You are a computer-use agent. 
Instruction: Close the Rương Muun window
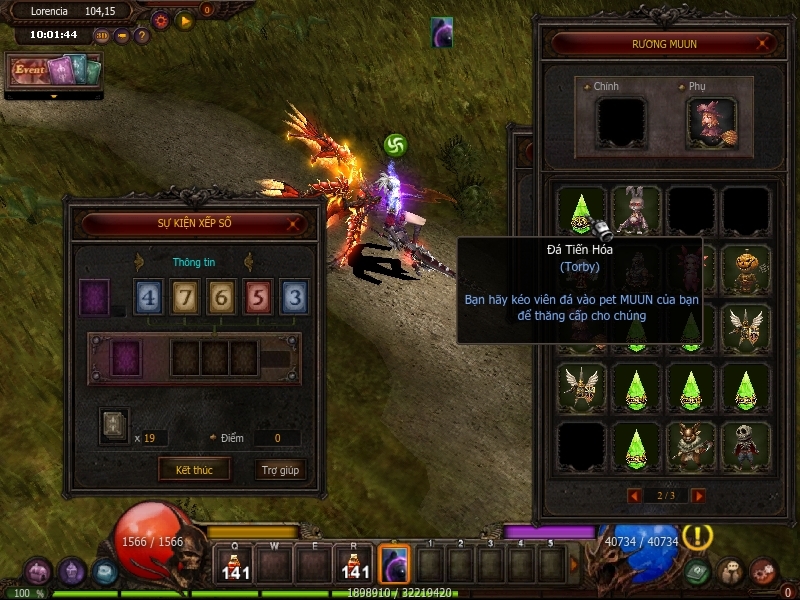point(765,43)
